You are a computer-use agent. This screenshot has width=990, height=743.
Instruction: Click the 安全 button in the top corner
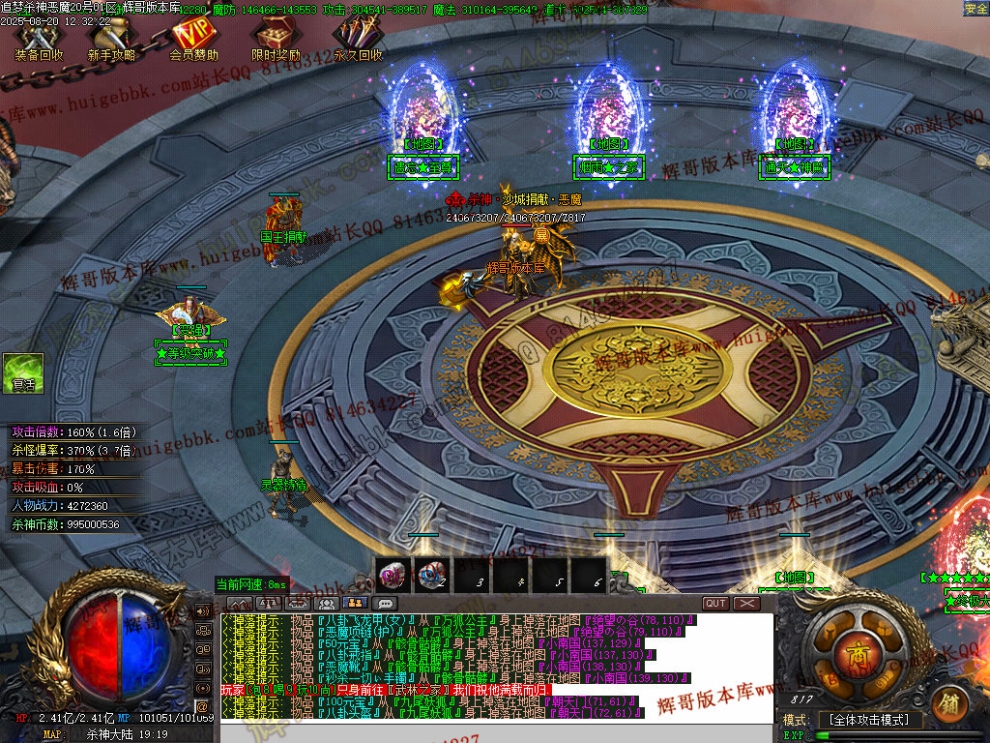[x=976, y=8]
